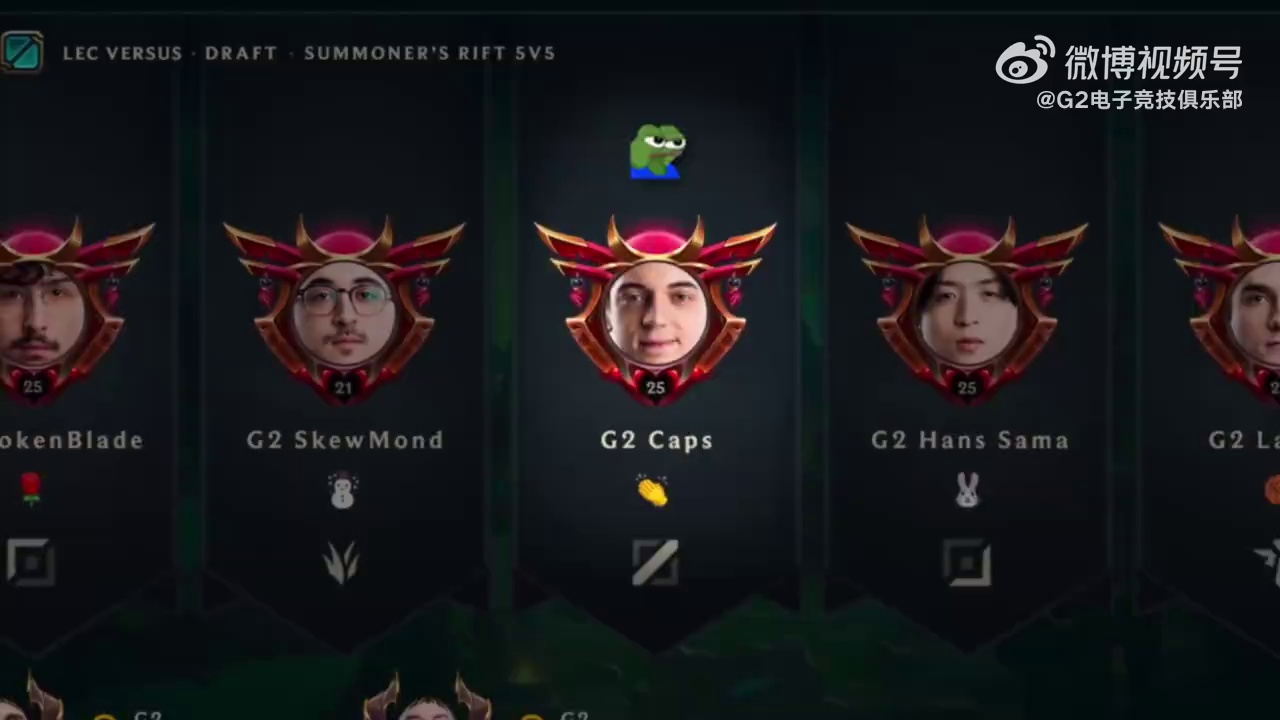Click the bunny icon under Hans Sama

tap(967, 490)
